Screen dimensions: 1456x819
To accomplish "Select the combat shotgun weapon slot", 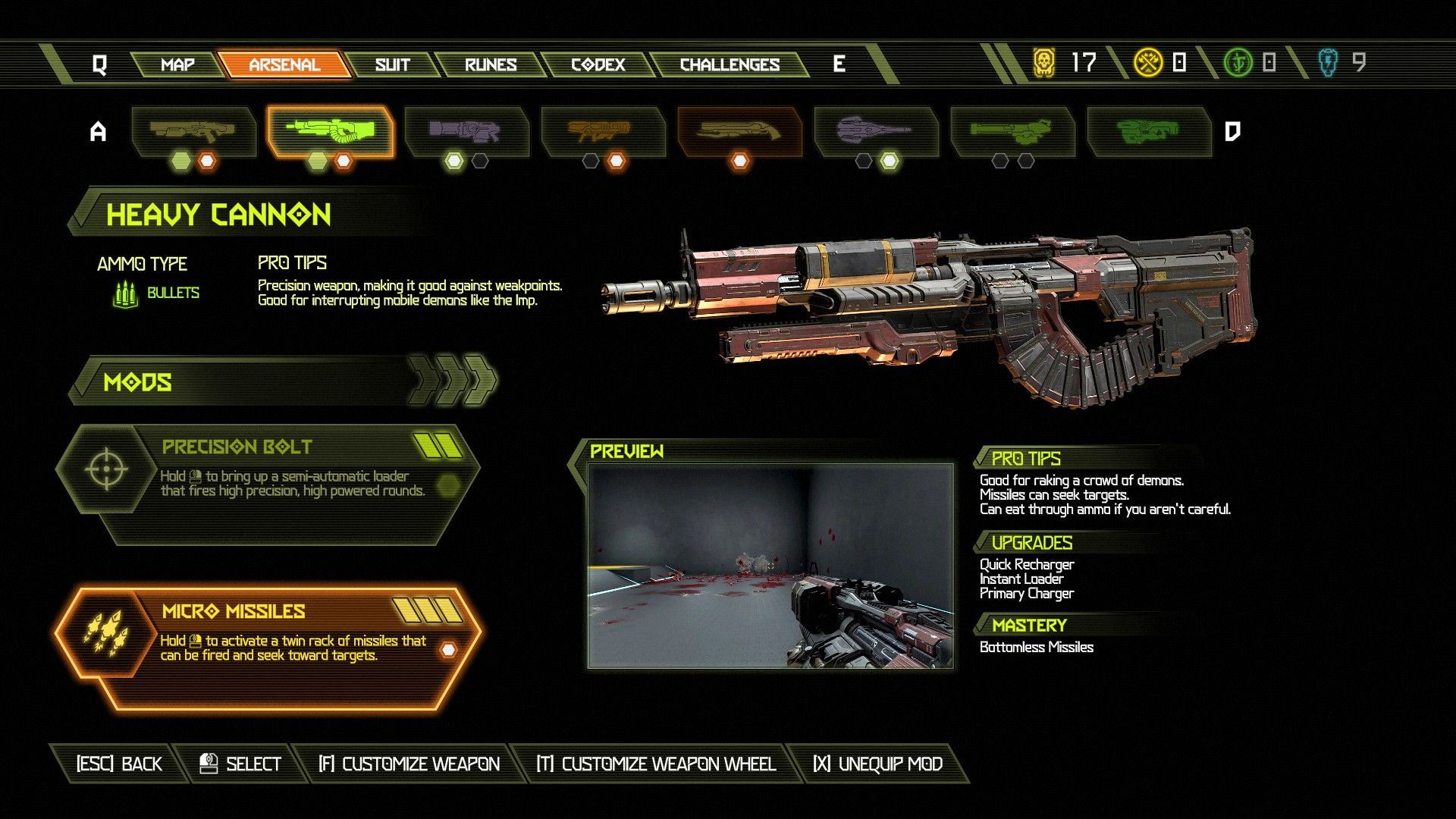I will 193,131.
